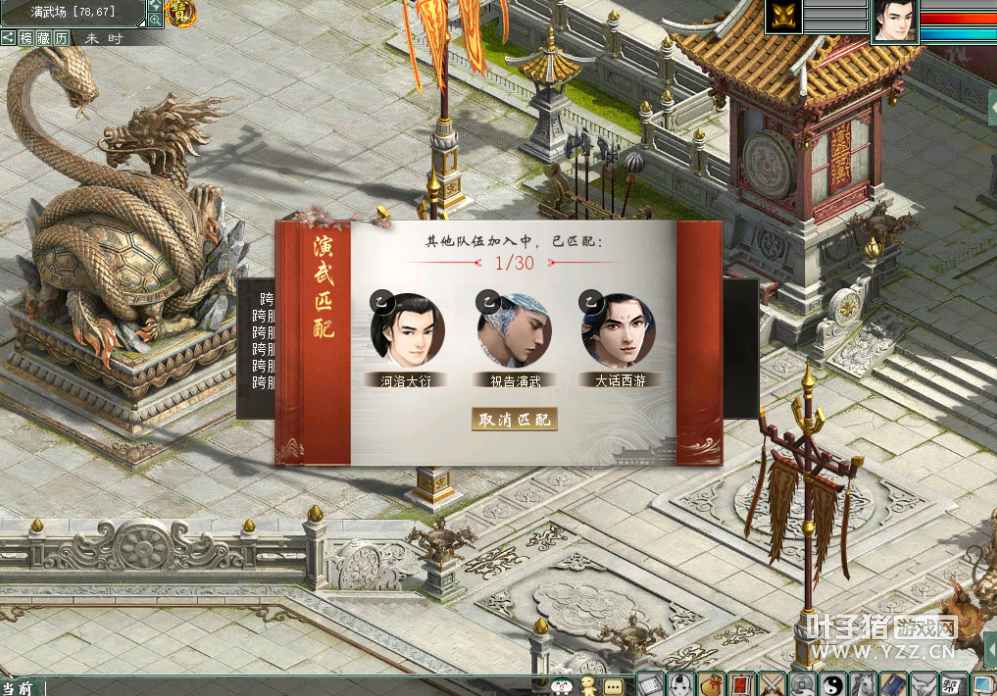Select the 河洛大衍 mode portrait

click(407, 328)
